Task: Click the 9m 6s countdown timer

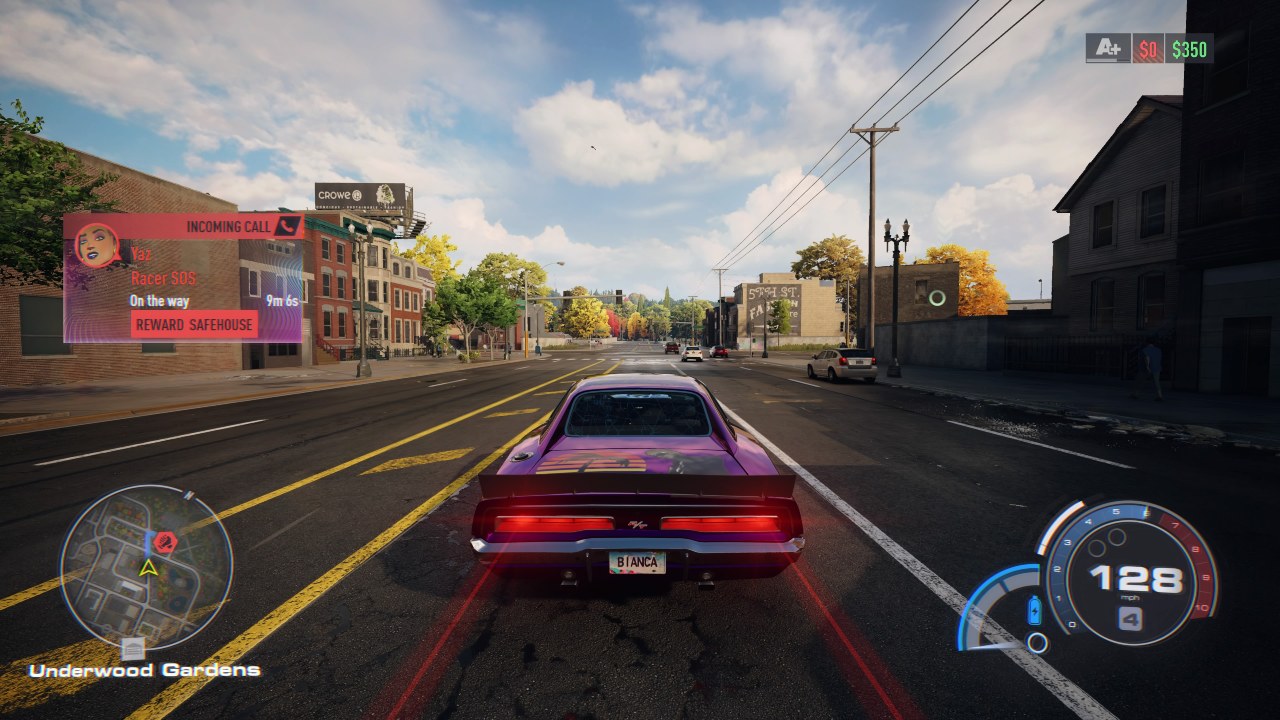Action: (283, 300)
